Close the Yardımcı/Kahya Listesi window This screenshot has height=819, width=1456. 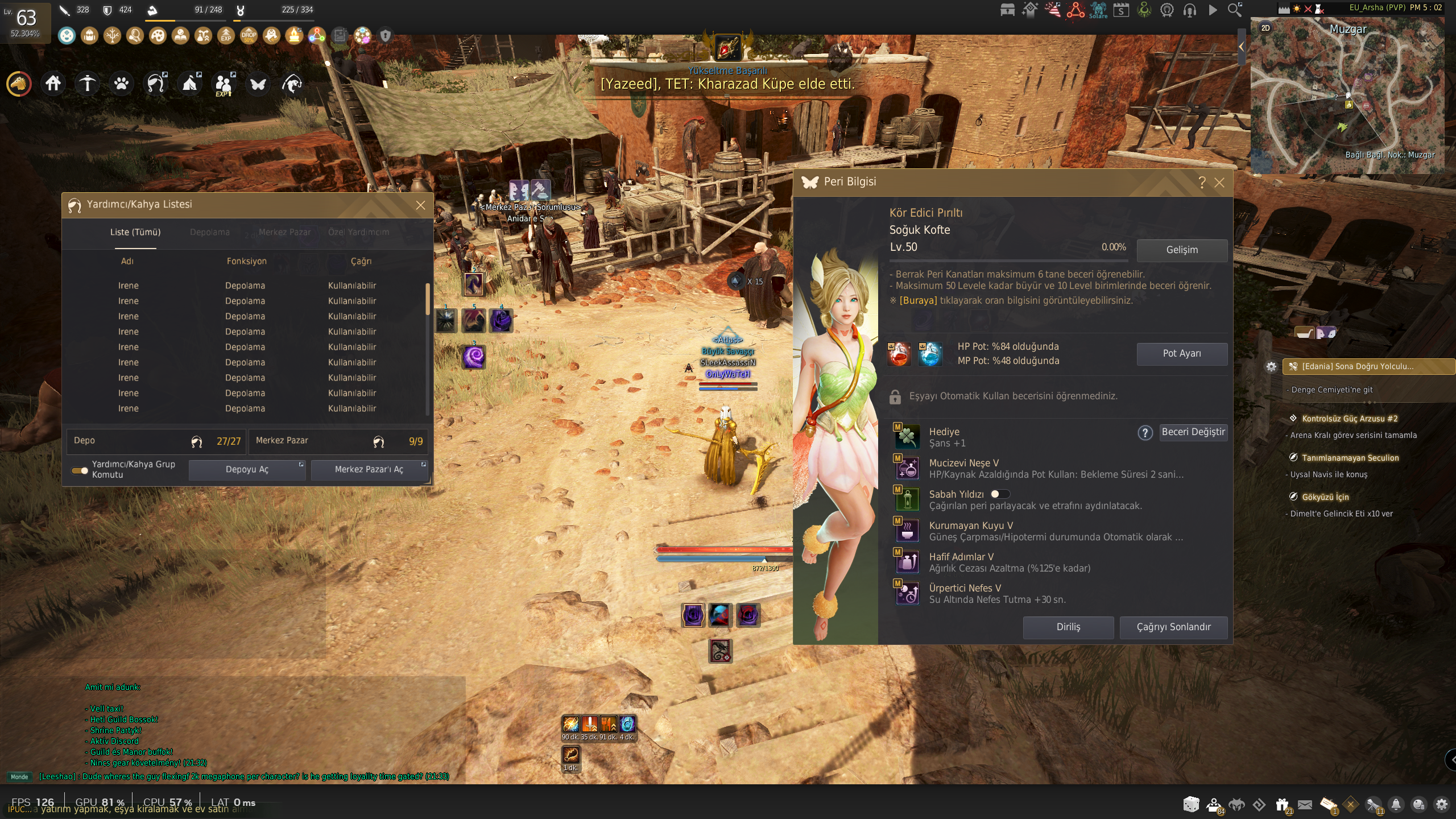(x=420, y=205)
